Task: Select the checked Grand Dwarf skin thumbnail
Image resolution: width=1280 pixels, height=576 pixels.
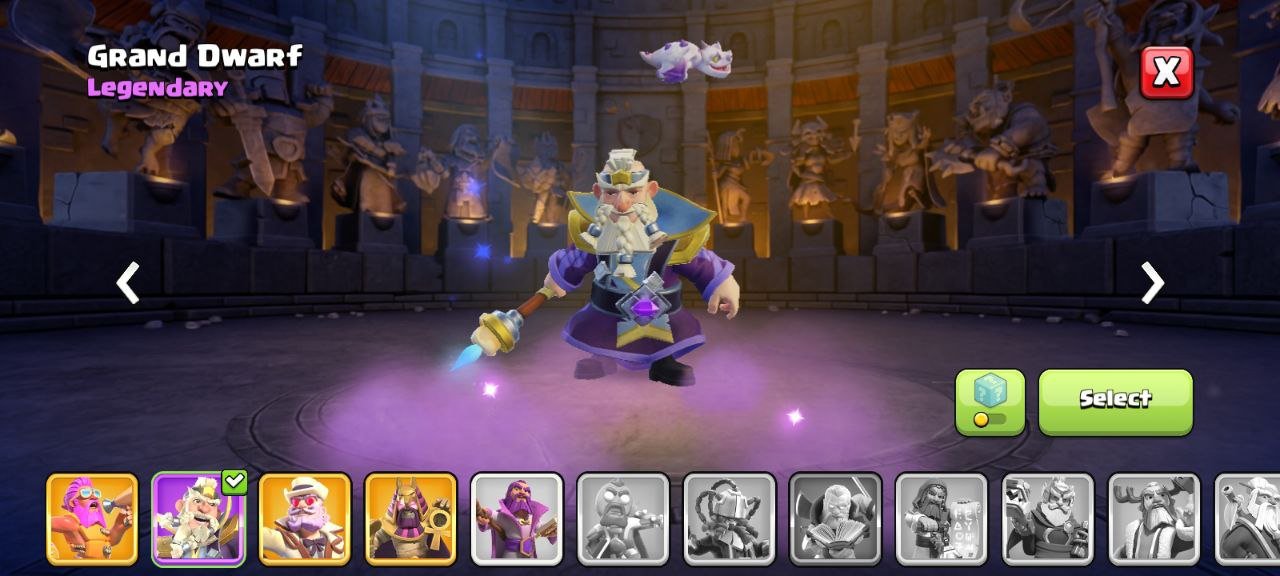Action: (x=198, y=519)
